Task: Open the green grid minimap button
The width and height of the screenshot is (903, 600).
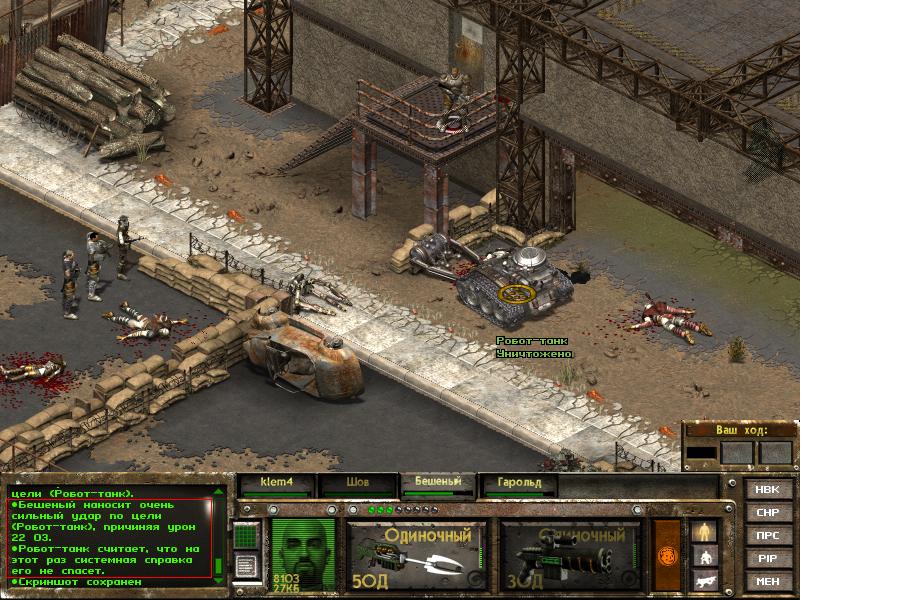Action: click(246, 537)
